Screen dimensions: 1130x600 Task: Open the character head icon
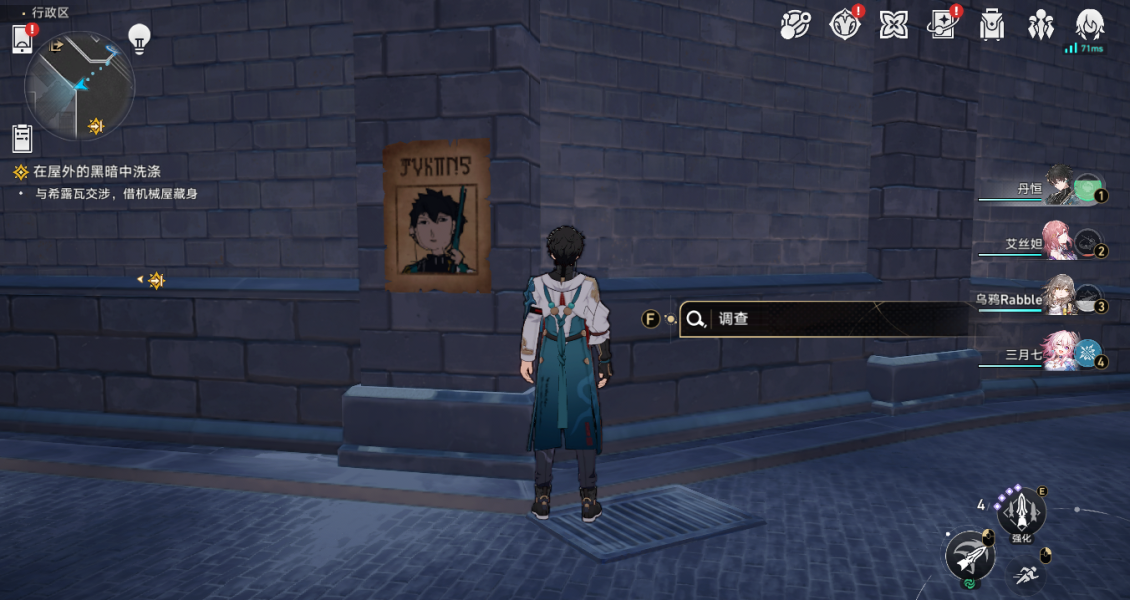click(1089, 24)
